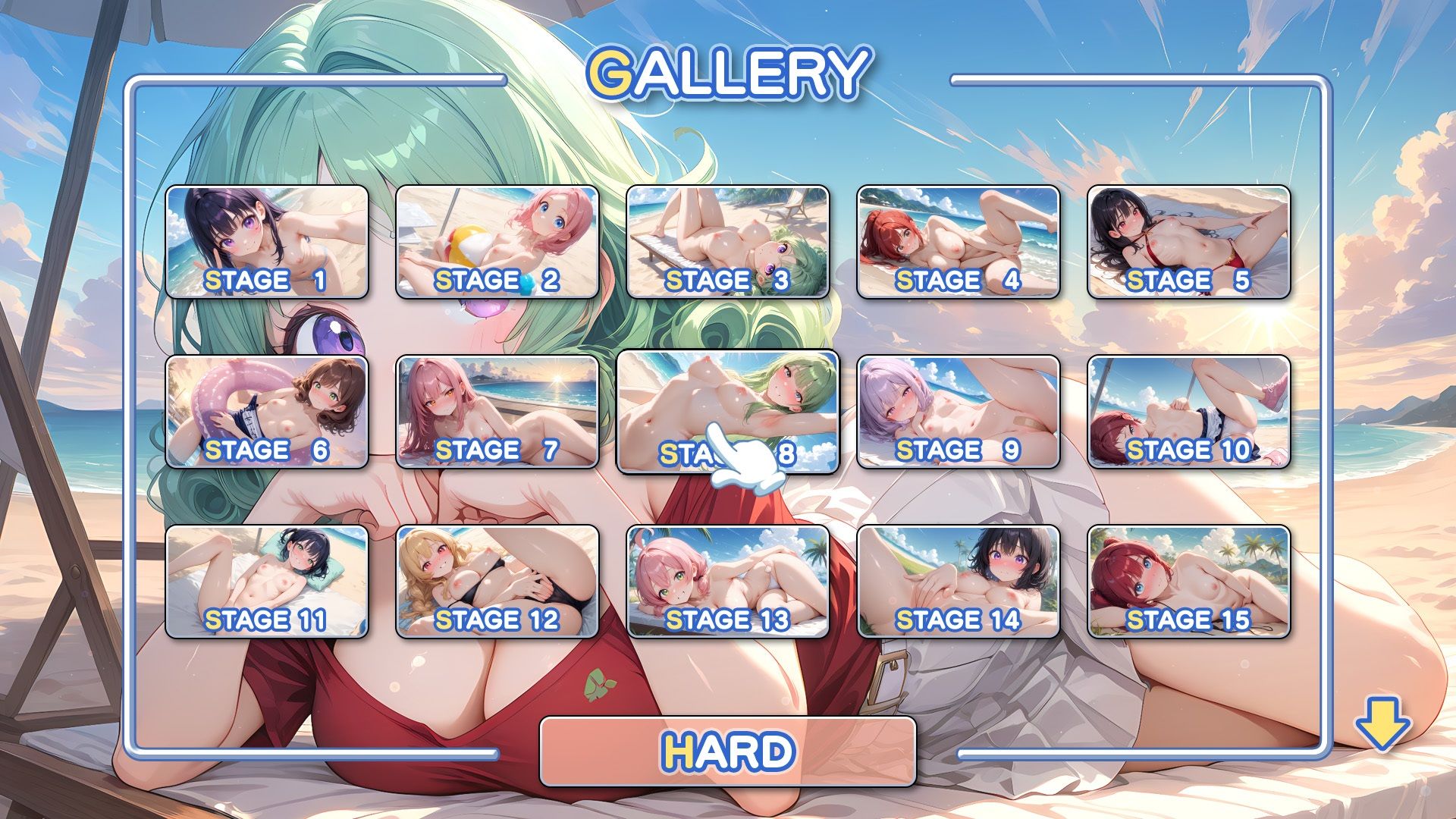Show the Stage 7 gallery entry

[497, 412]
